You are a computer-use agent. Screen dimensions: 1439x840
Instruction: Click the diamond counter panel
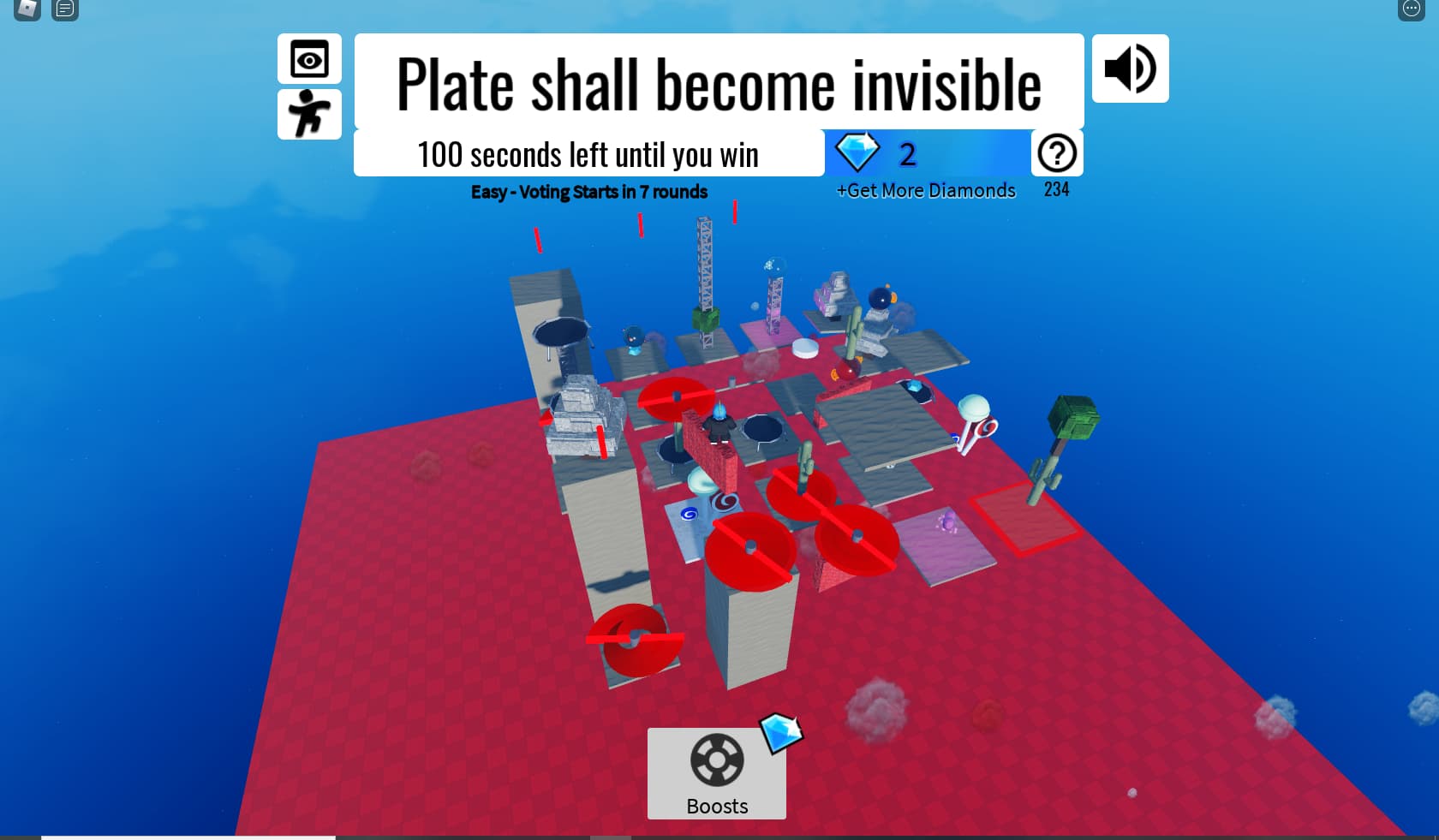tap(927, 153)
